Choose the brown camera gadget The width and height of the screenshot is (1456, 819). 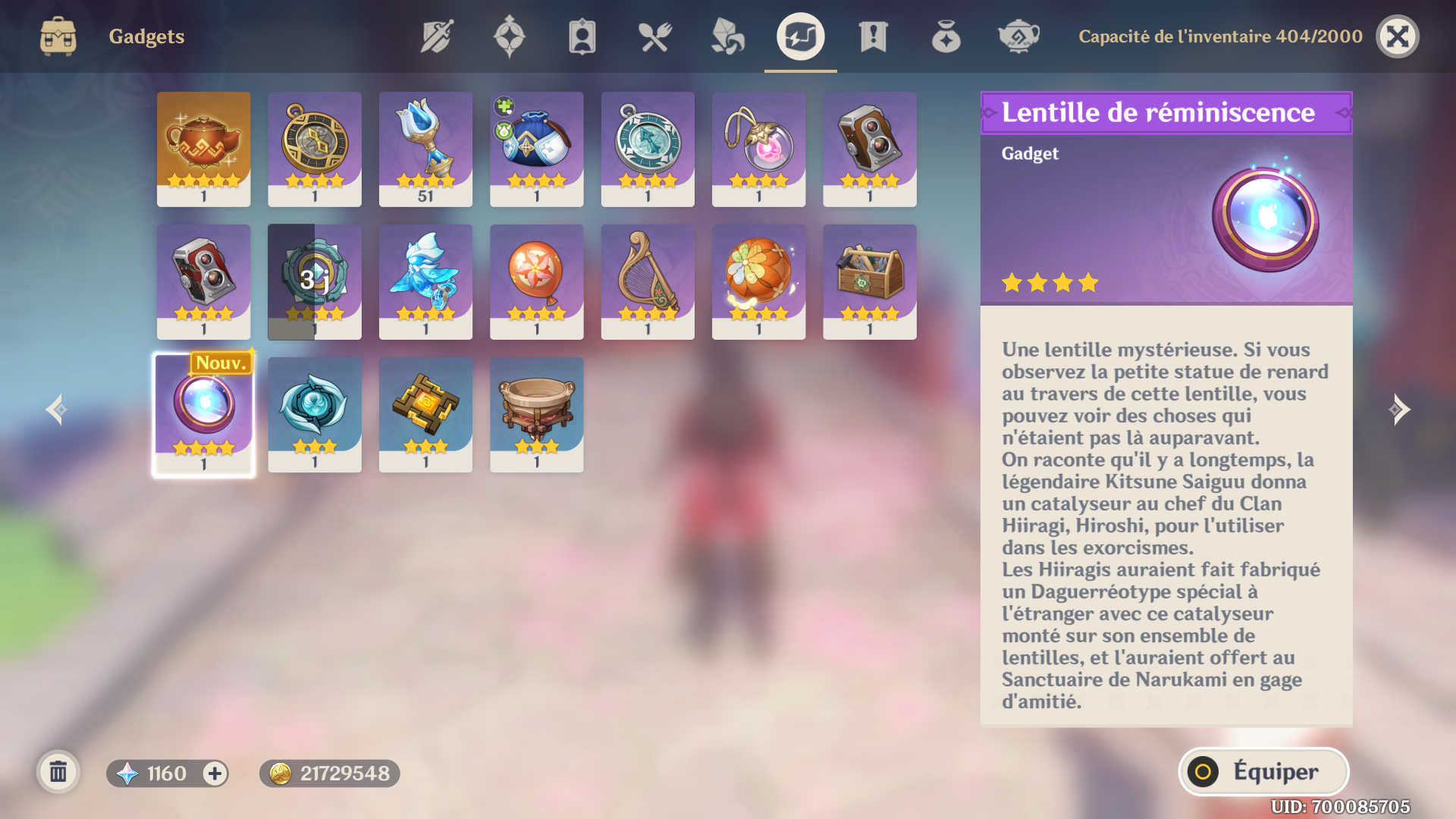pyautogui.click(x=870, y=149)
